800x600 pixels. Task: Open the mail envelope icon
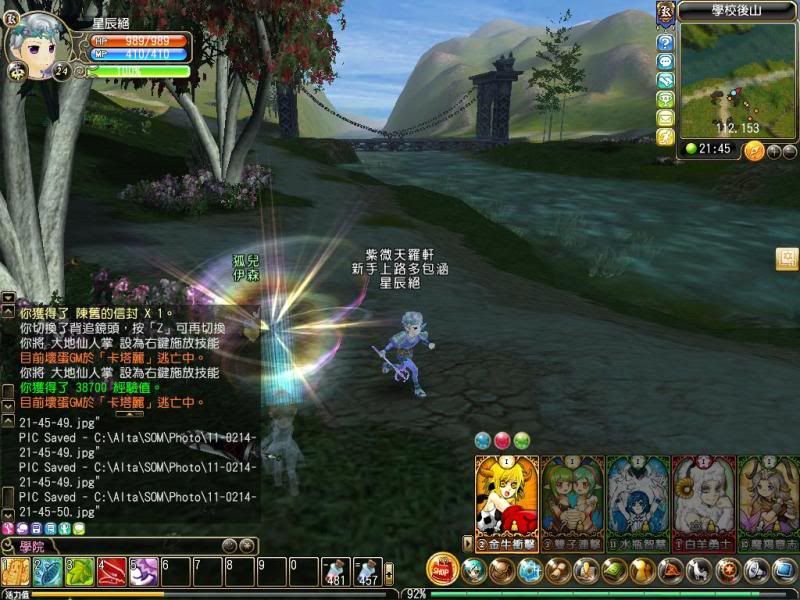click(665, 118)
